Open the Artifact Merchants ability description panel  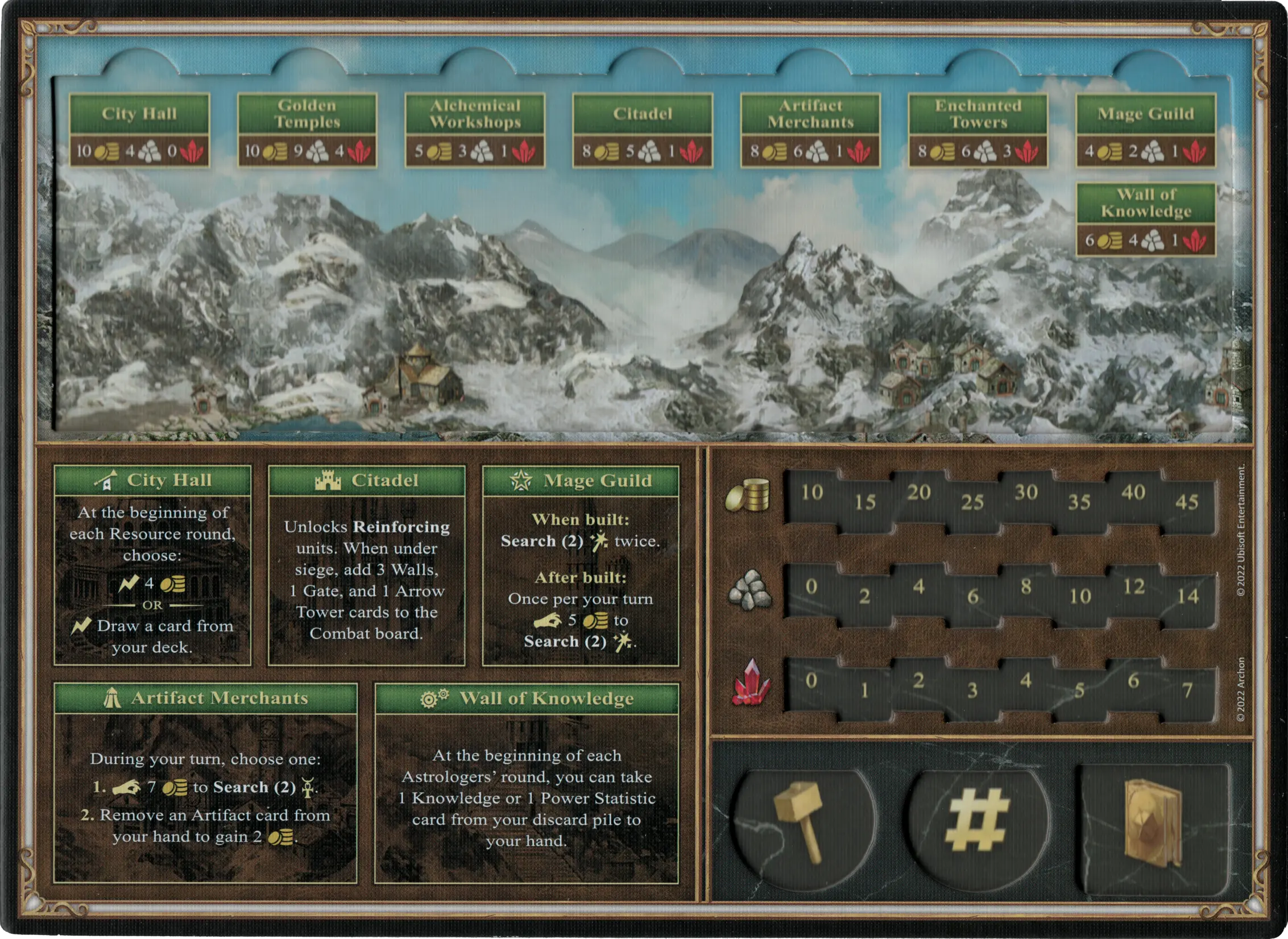pos(205,791)
